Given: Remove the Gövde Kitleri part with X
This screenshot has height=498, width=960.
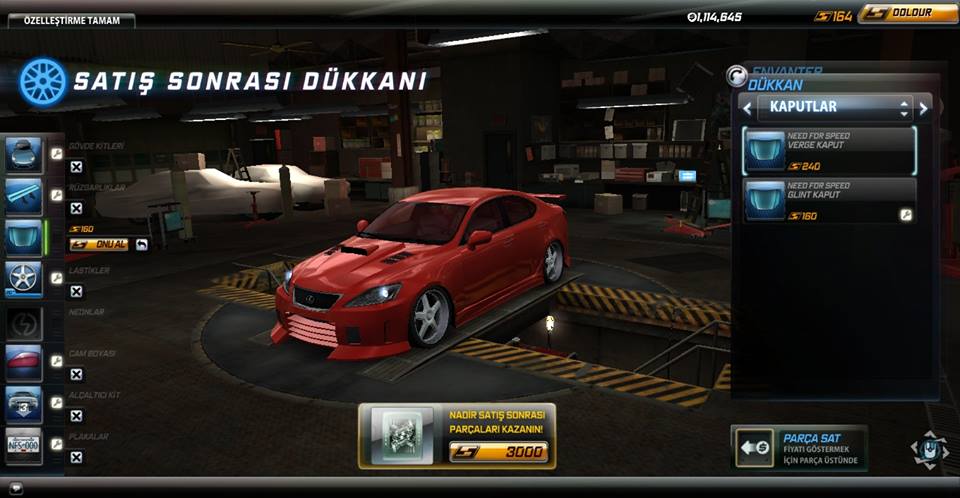Looking at the screenshot, I should point(76,167).
